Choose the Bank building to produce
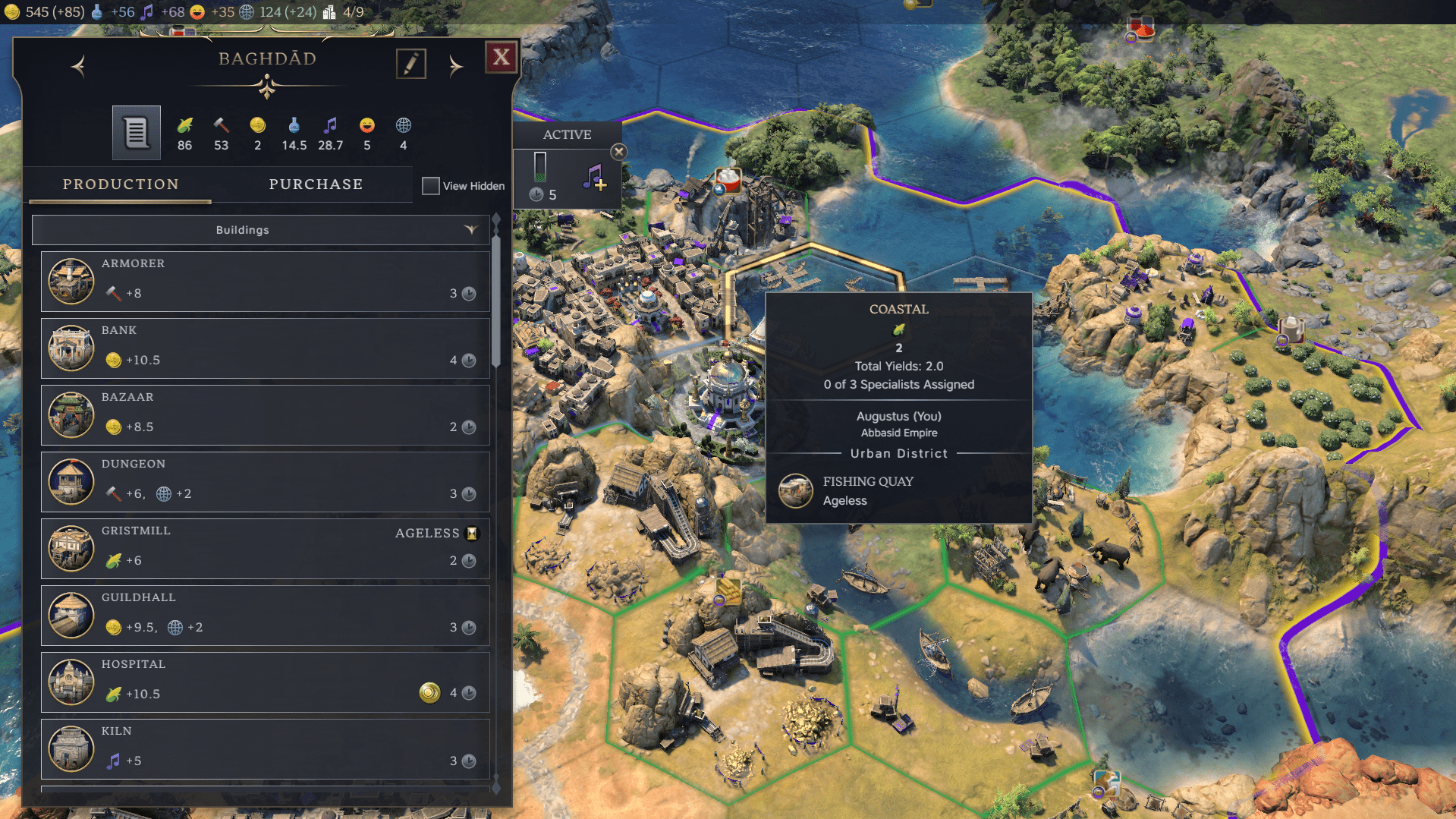This screenshot has height=819, width=1456. (x=265, y=348)
